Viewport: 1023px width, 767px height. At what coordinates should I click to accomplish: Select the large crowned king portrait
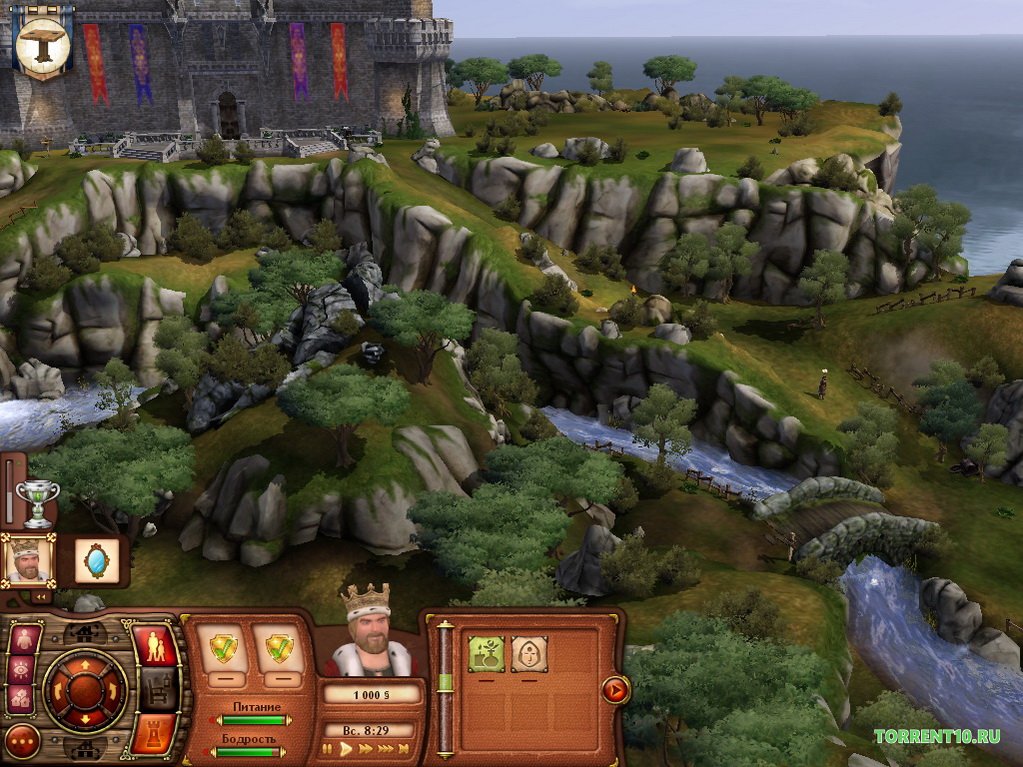(365, 635)
